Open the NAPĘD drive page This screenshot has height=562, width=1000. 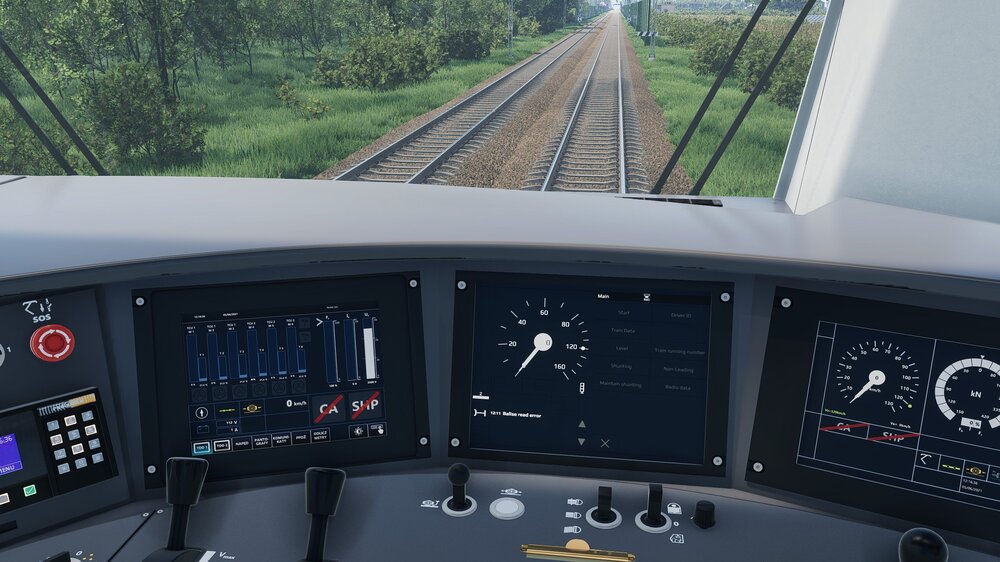point(242,443)
